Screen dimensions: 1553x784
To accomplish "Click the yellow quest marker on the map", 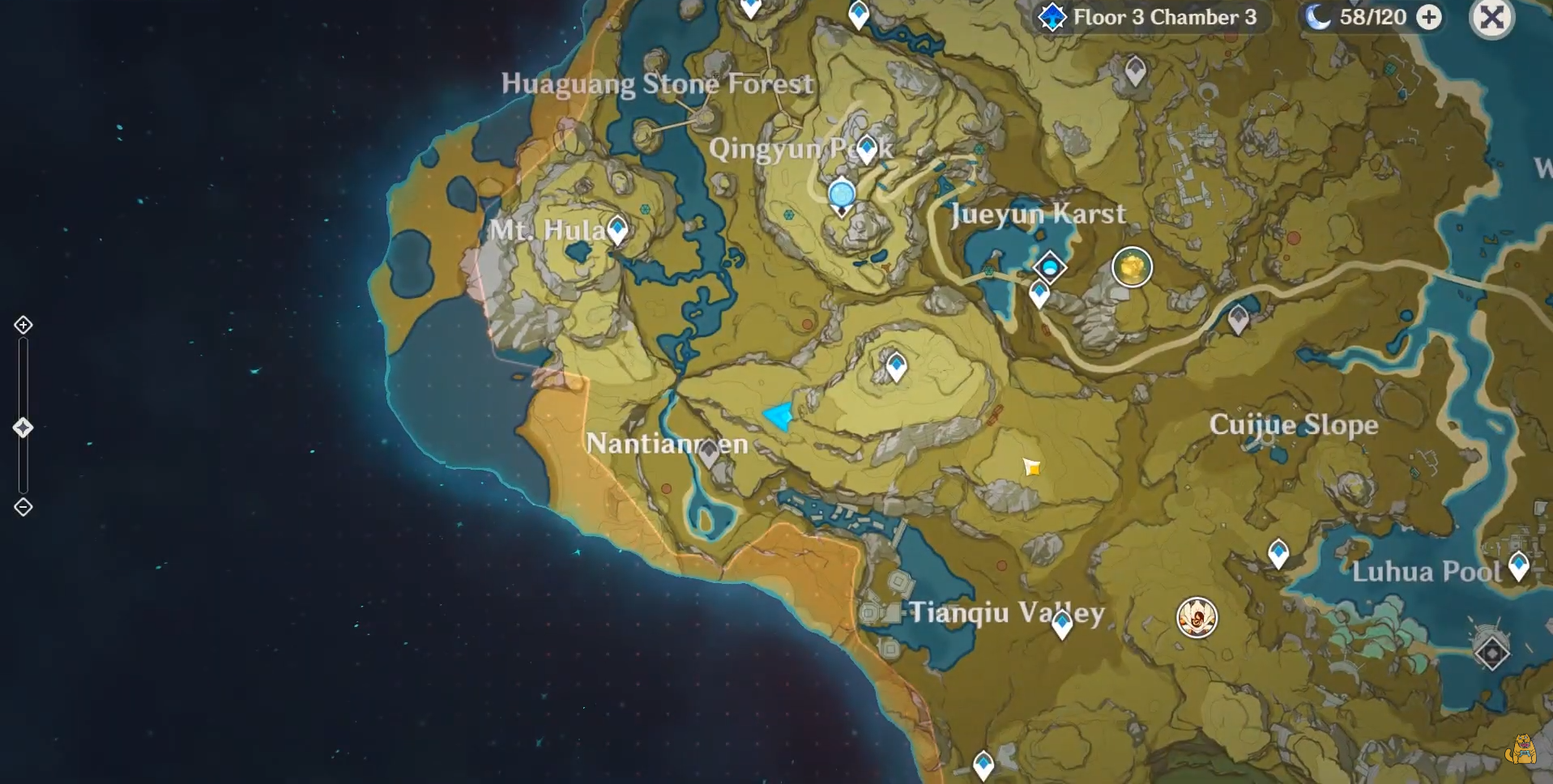I will coord(1031,467).
